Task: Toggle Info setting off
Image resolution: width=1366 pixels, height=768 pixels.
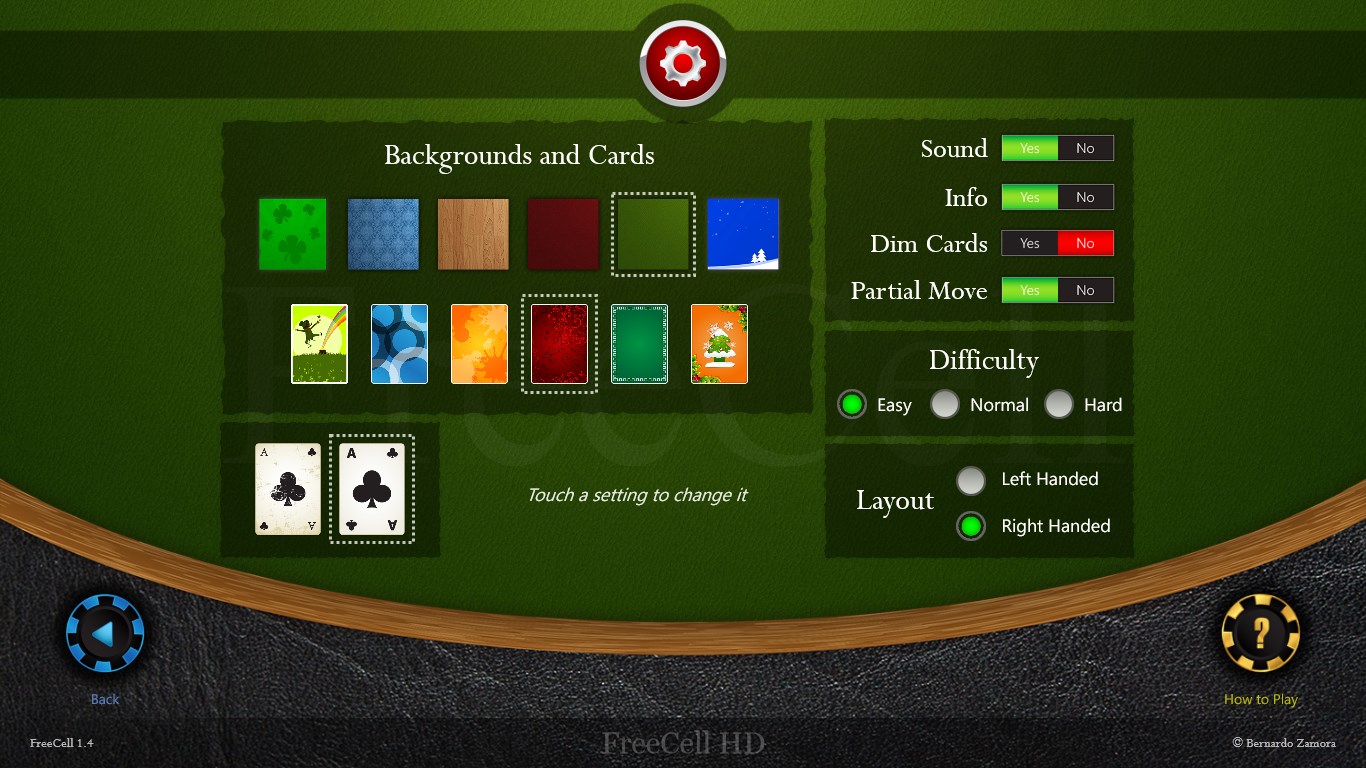Action: pyautogui.click(x=1086, y=197)
